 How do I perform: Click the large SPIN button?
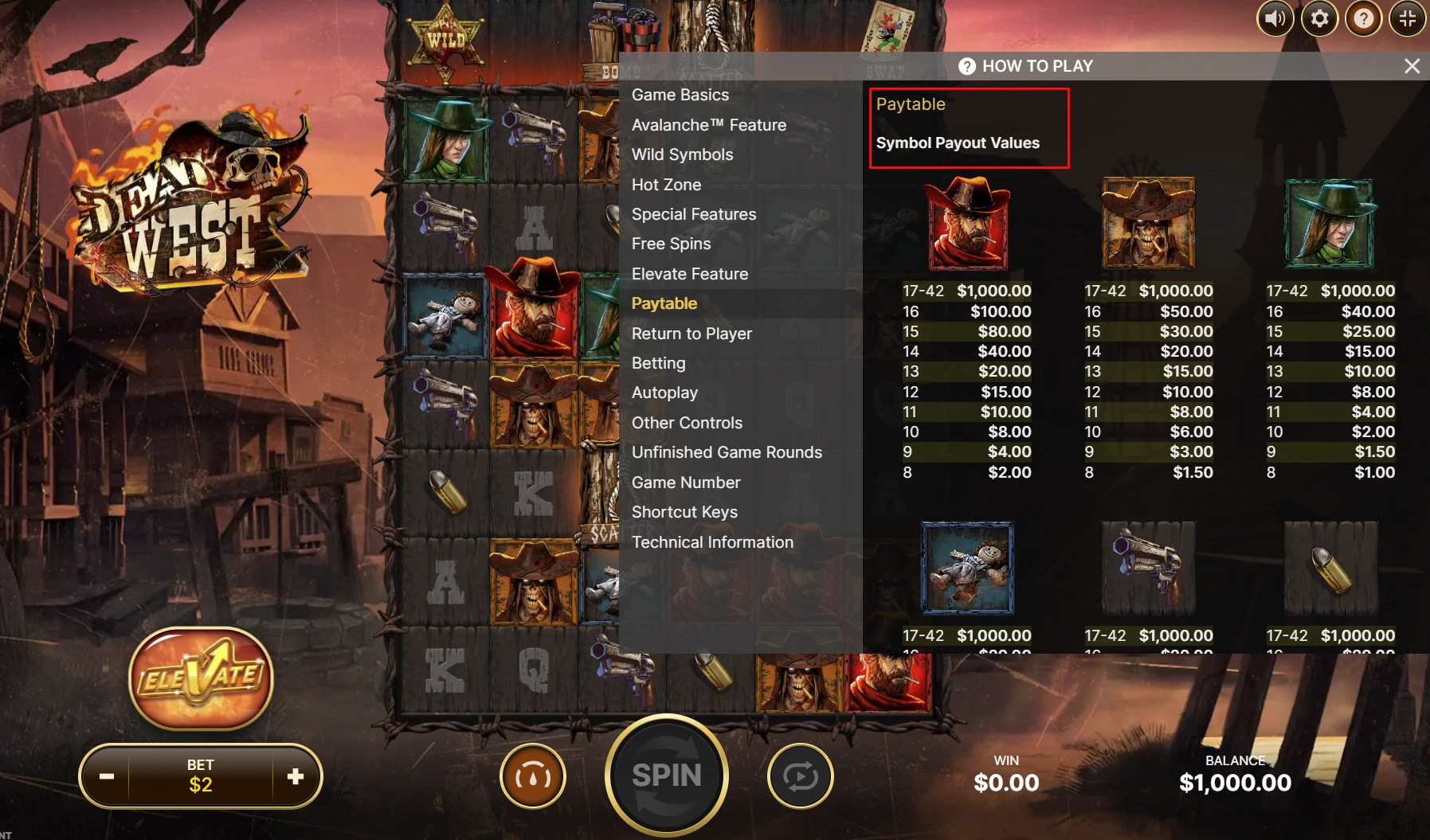pyautogui.click(x=666, y=775)
